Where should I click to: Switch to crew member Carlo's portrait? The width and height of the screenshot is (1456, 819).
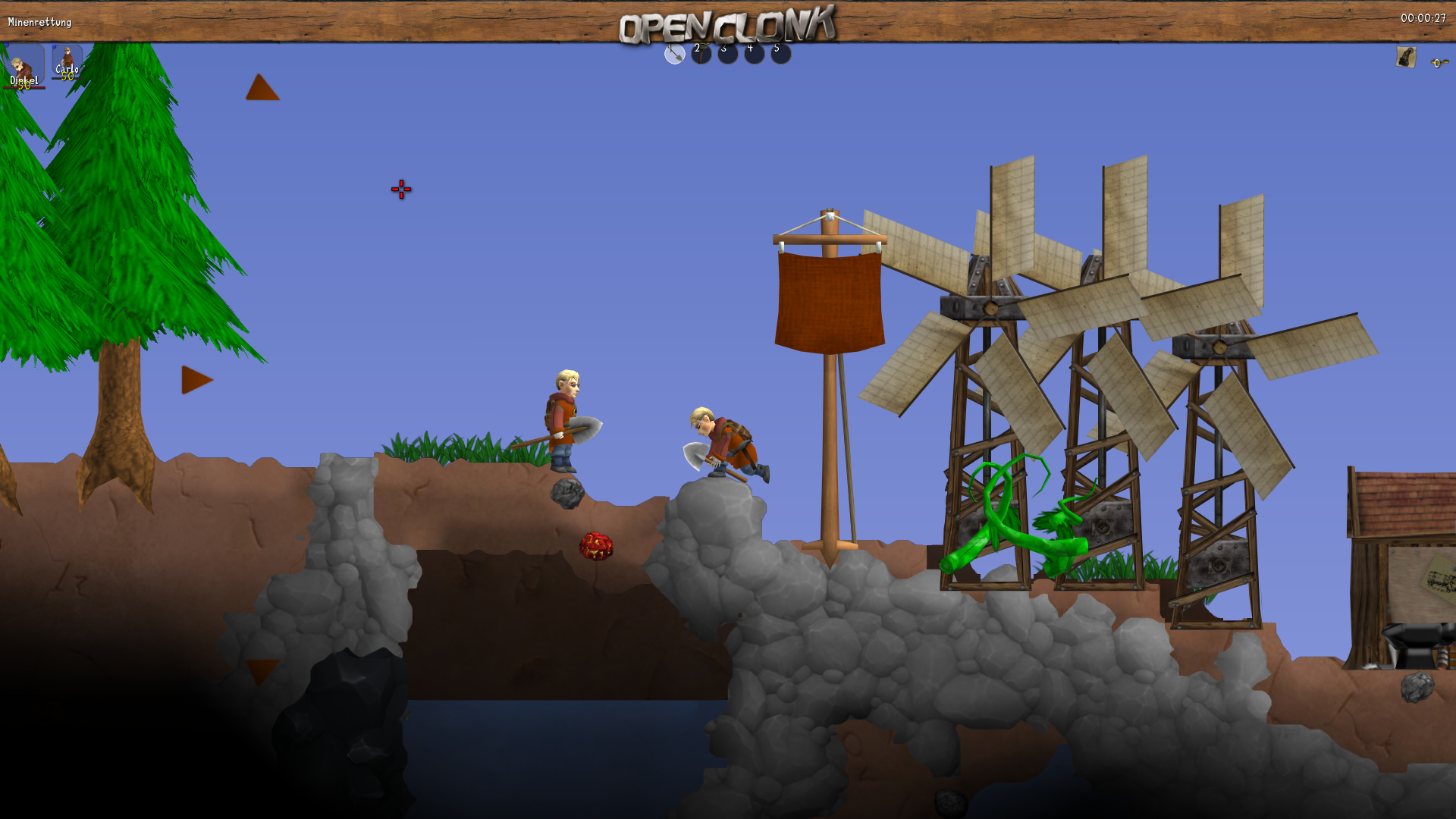67,61
